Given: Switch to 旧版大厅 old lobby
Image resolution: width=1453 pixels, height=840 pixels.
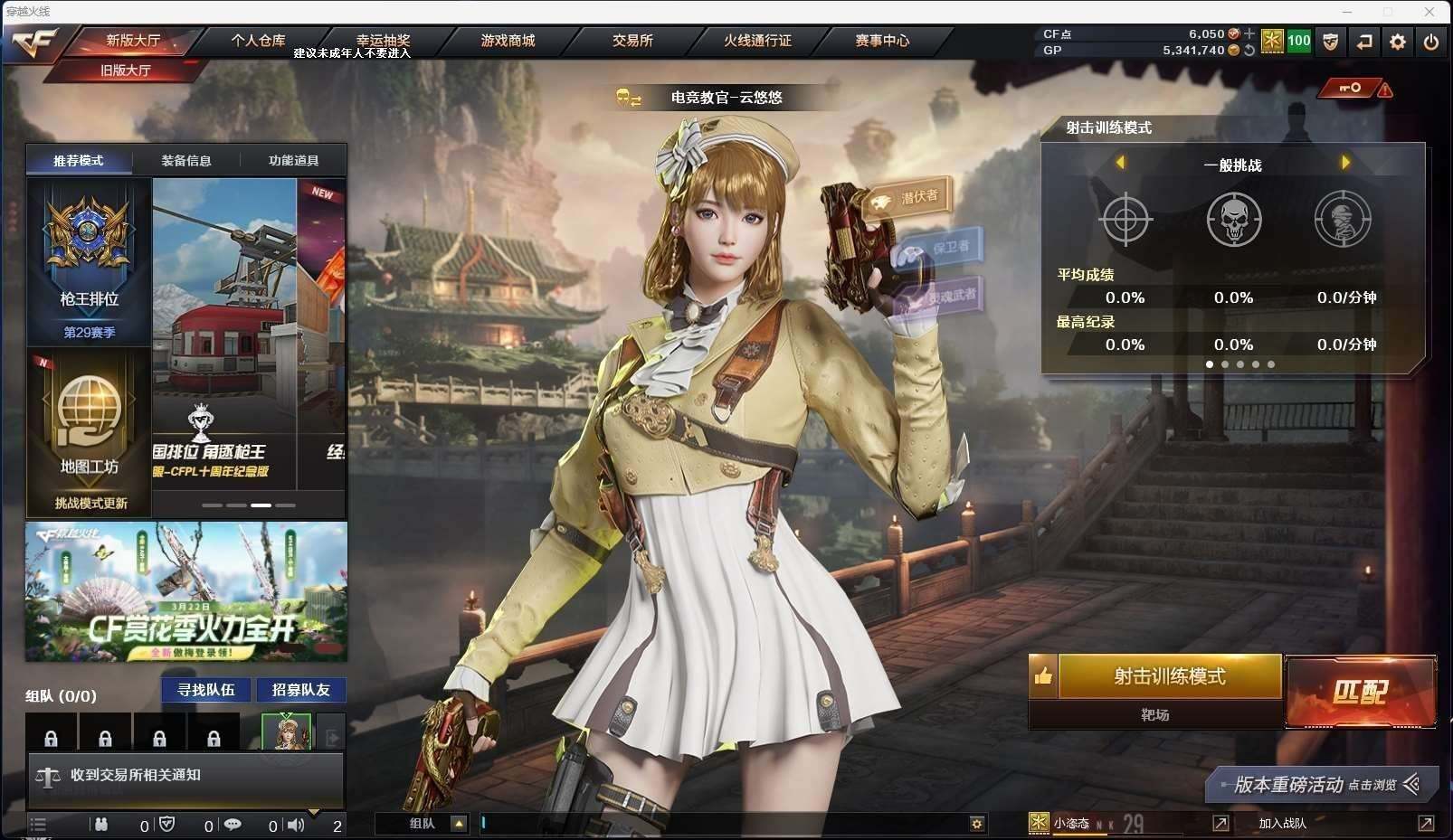Looking at the screenshot, I should [x=125, y=70].
